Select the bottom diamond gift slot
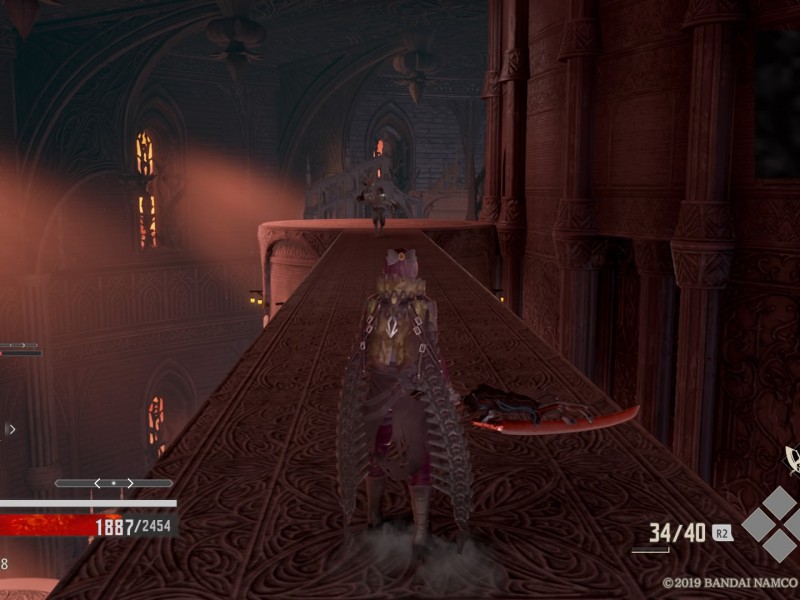The height and width of the screenshot is (600, 800). click(779, 545)
